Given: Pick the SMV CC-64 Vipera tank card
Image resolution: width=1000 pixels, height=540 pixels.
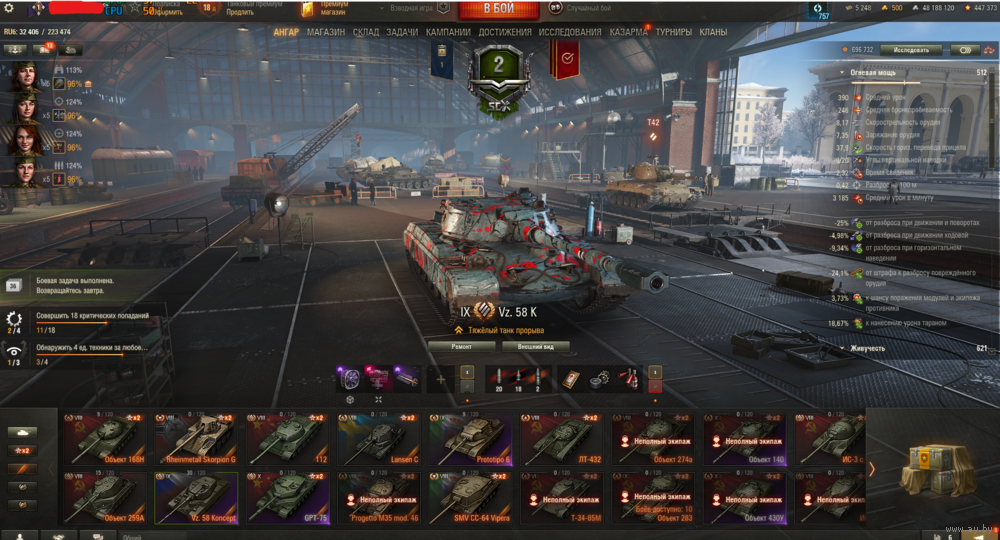Looking at the screenshot, I should pyautogui.click(x=469, y=497).
